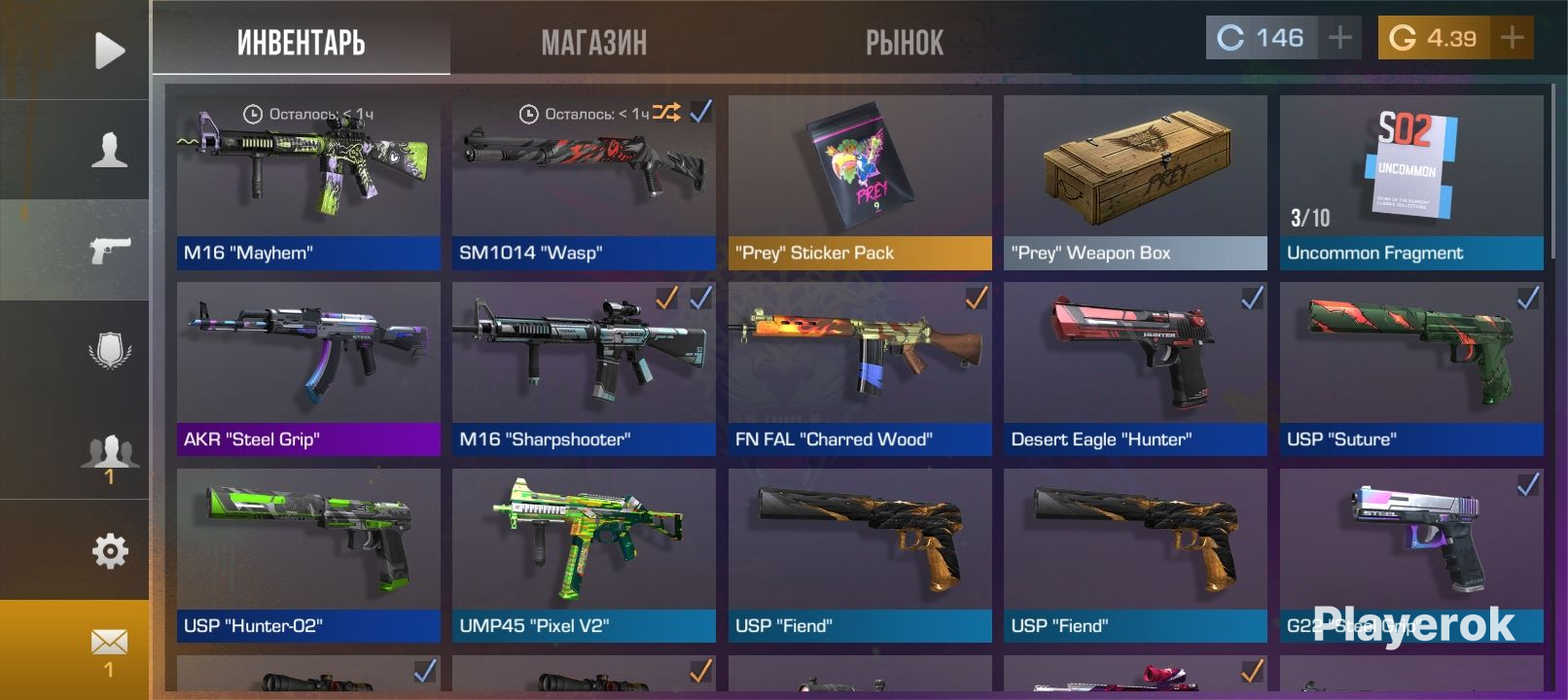The image size is (1568, 700).
Task: Start a match with the play arrow
Action: pos(109,51)
